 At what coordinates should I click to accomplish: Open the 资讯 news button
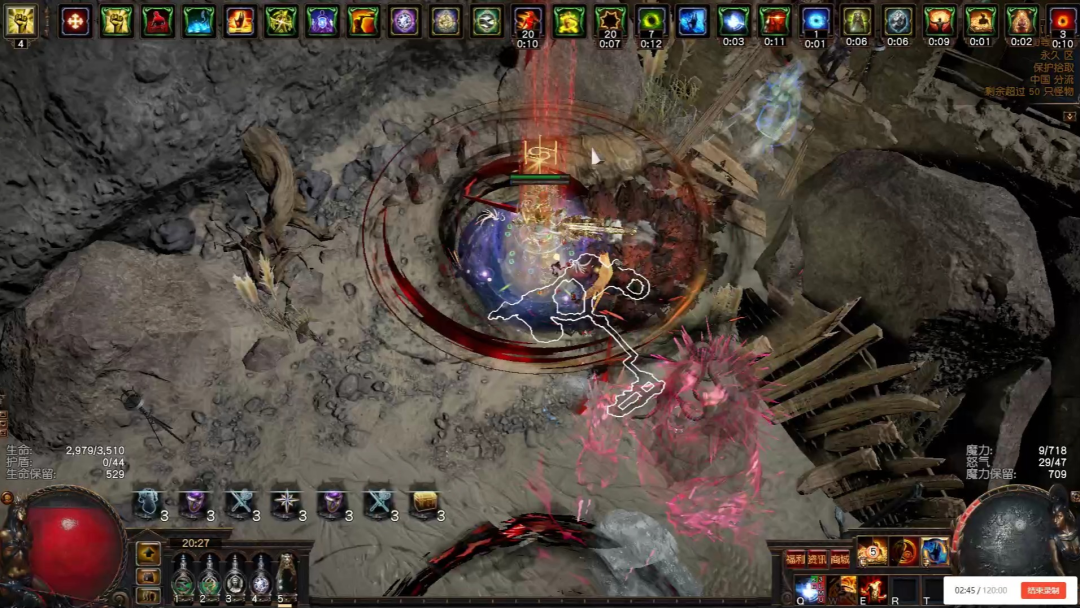[818, 559]
